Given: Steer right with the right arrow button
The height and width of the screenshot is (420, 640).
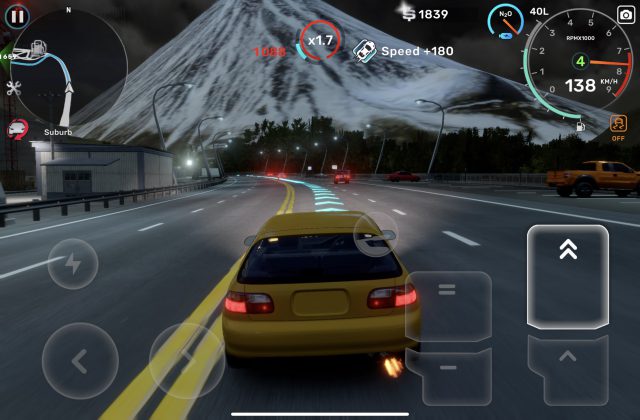Looking at the screenshot, I should point(187,360).
